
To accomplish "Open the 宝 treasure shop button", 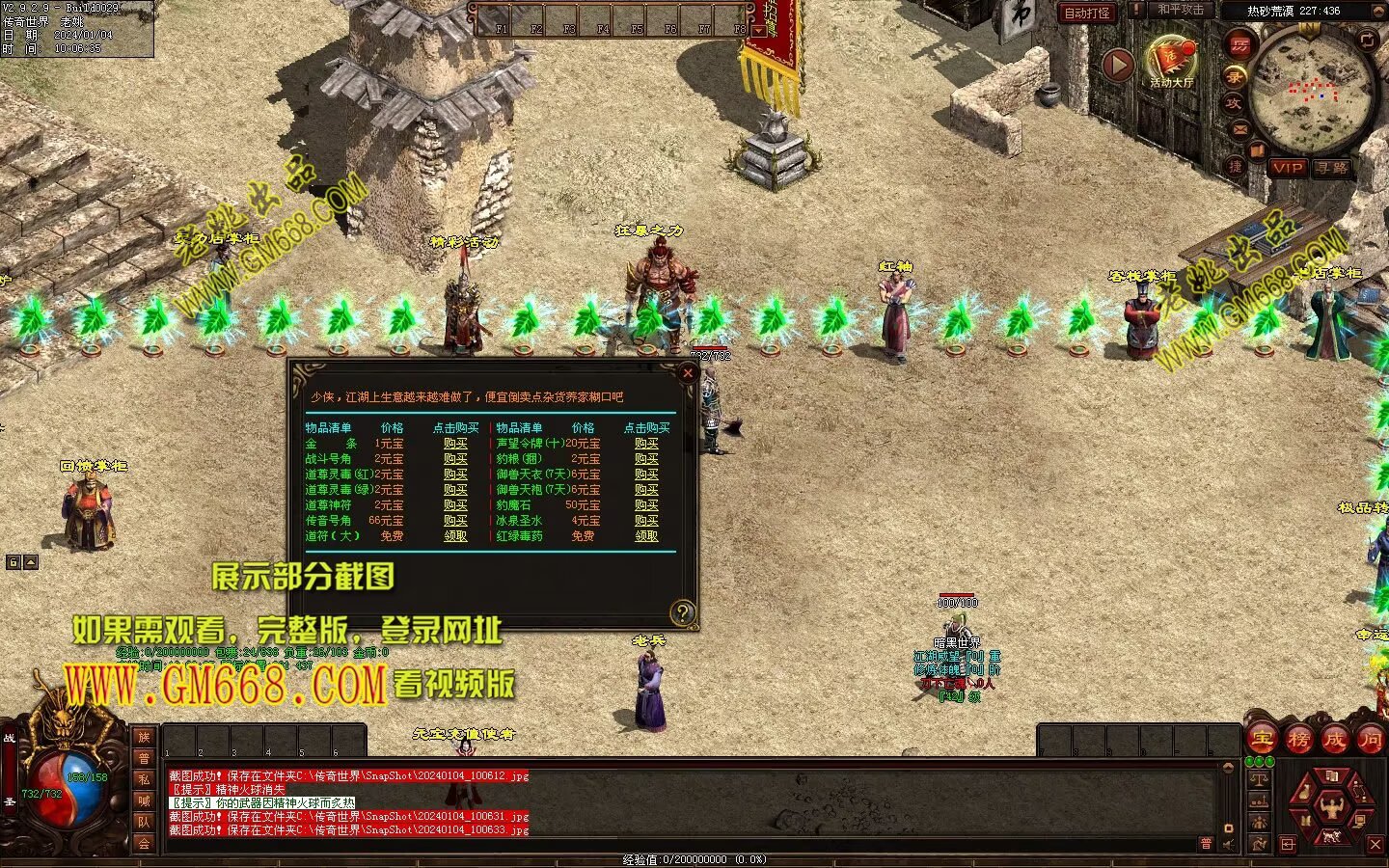I will coord(1263,740).
